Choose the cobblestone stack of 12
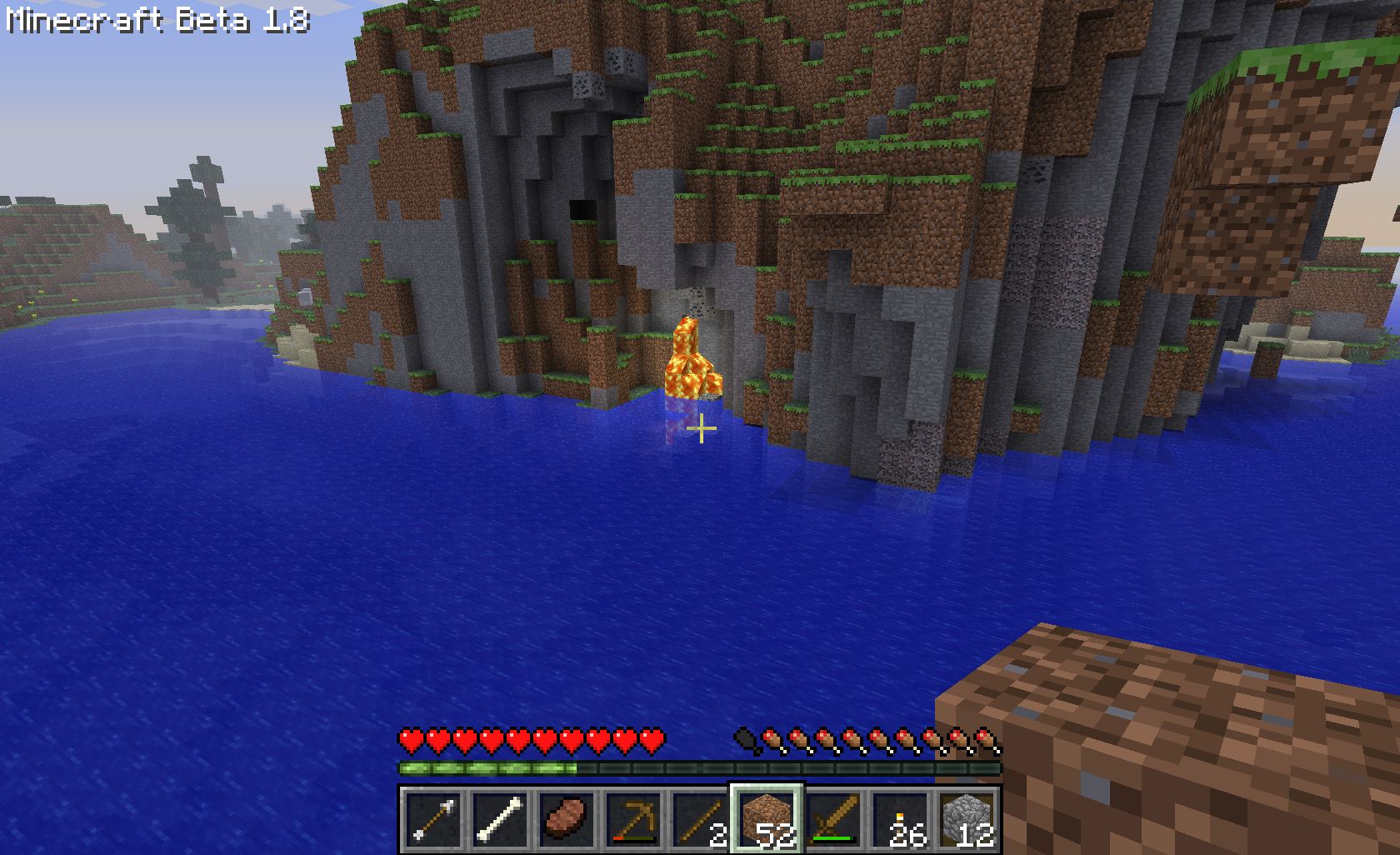Viewport: 1400px width, 855px height. (967, 820)
